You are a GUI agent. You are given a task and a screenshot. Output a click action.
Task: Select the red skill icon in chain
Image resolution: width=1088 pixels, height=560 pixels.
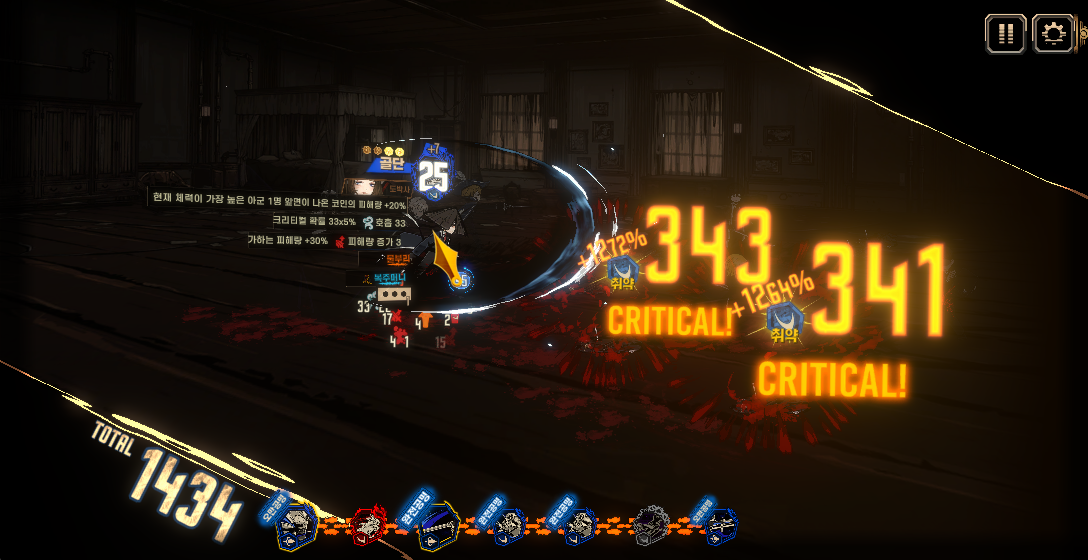click(369, 523)
